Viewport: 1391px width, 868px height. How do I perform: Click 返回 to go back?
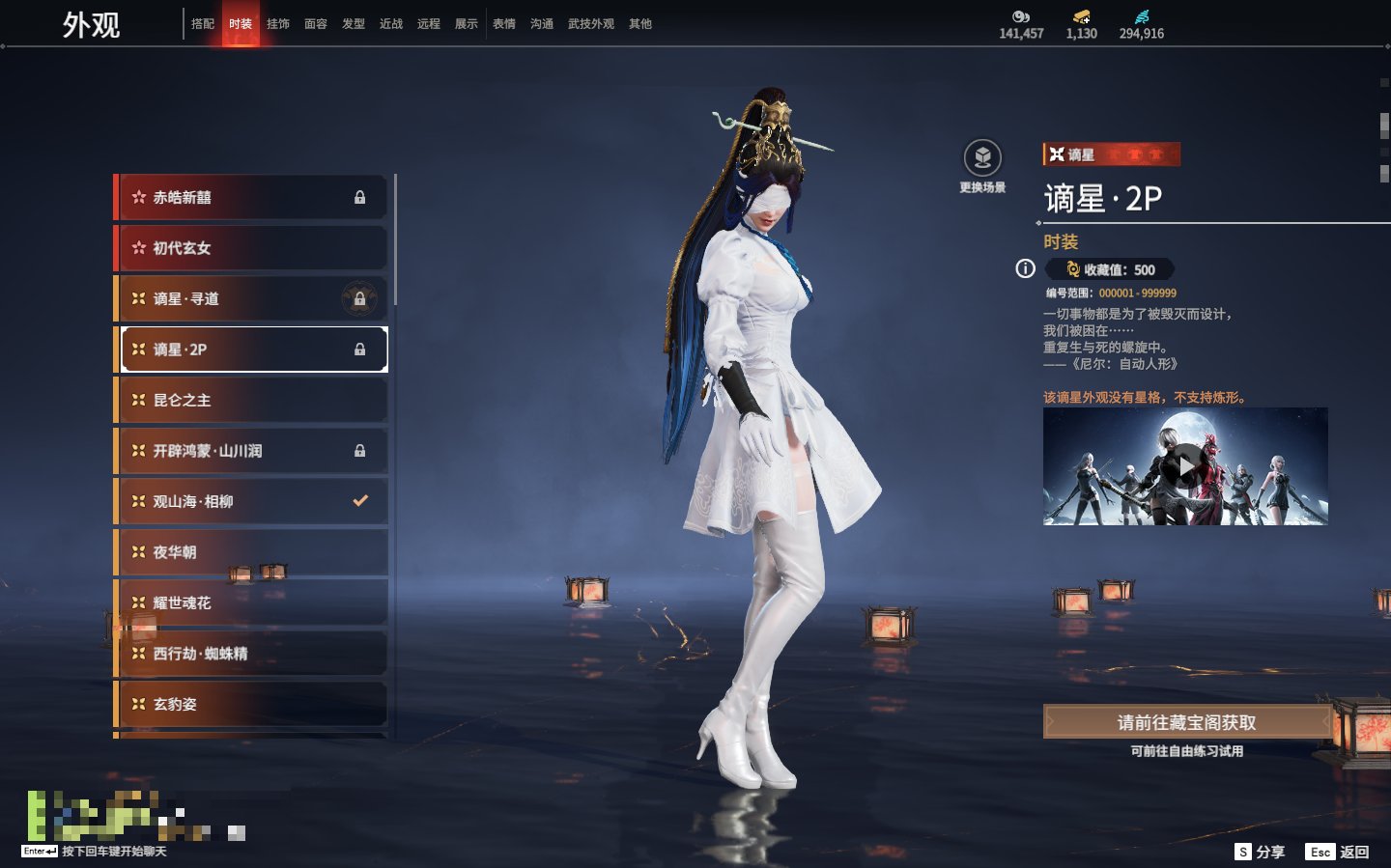coord(1338,852)
